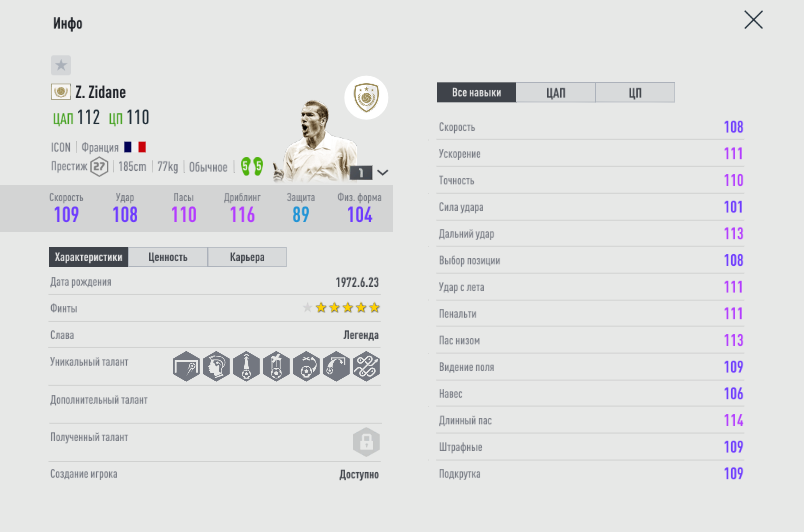Select the winding dribble path talent icon

tap(366, 367)
